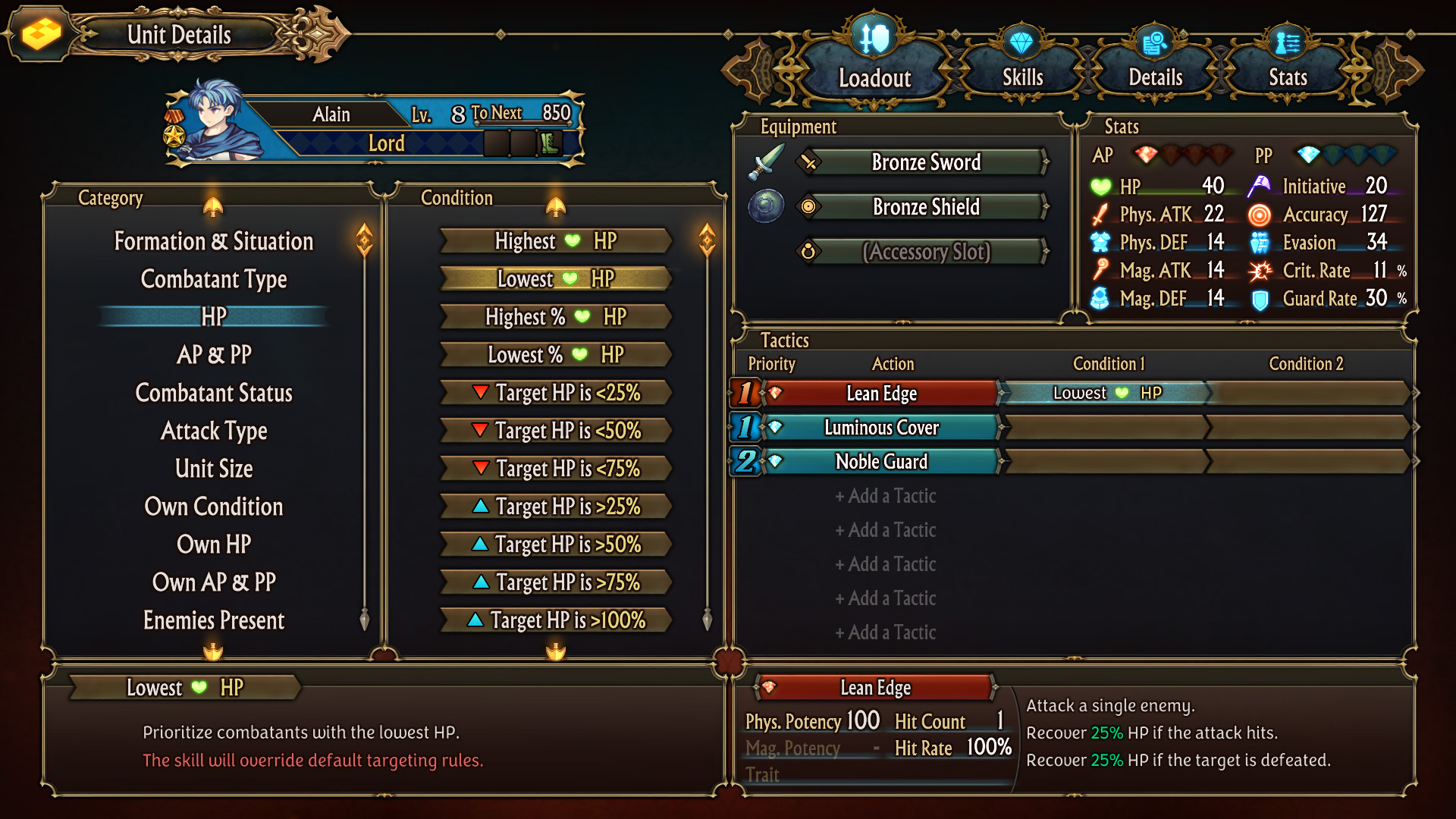Select the Lowest % HP condition
The height and width of the screenshot is (819, 1456).
tap(555, 355)
